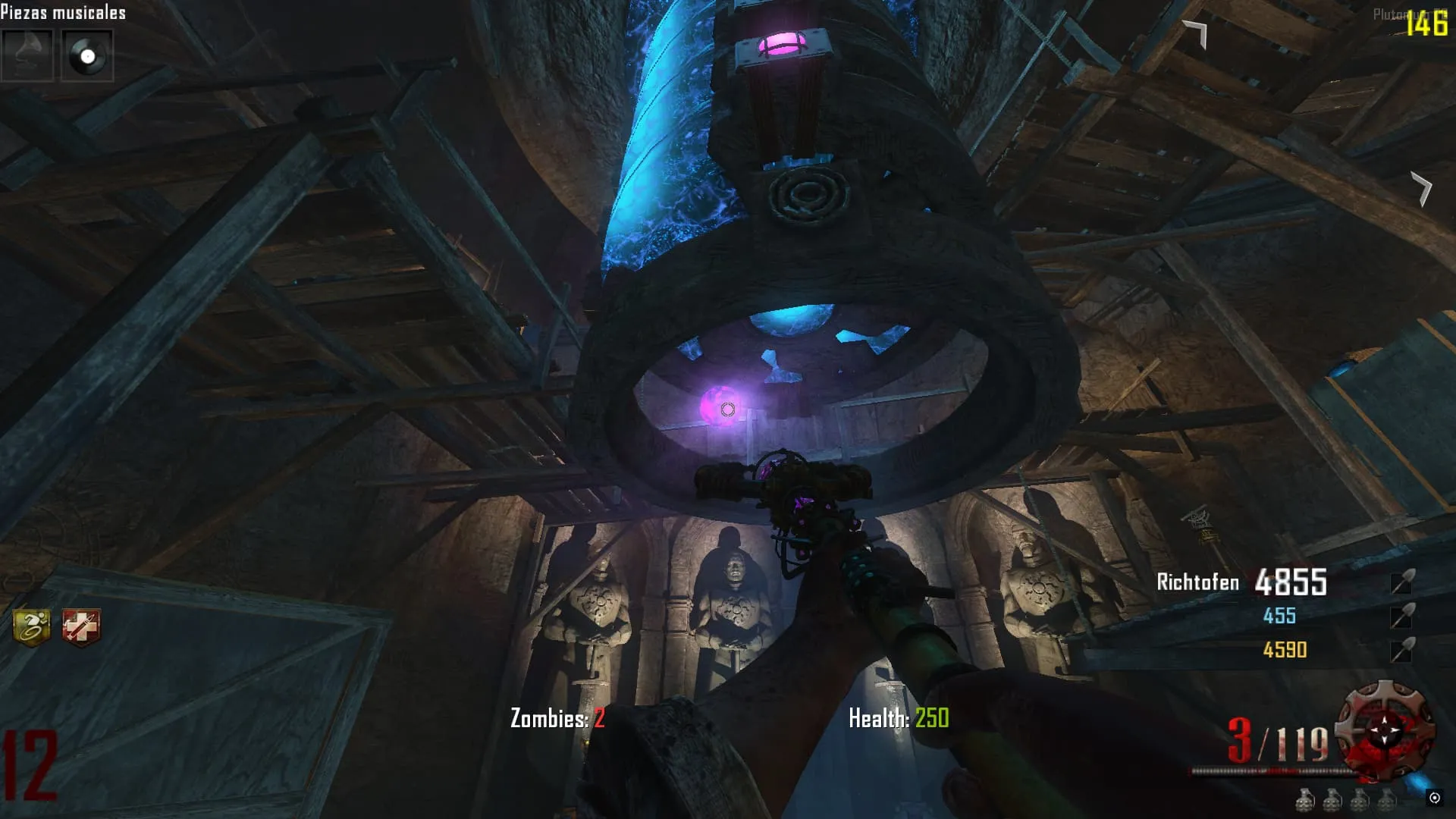Screen dimensions: 1456x819
Task: Select the vinyl record music piece slot
Action: [x=87, y=55]
